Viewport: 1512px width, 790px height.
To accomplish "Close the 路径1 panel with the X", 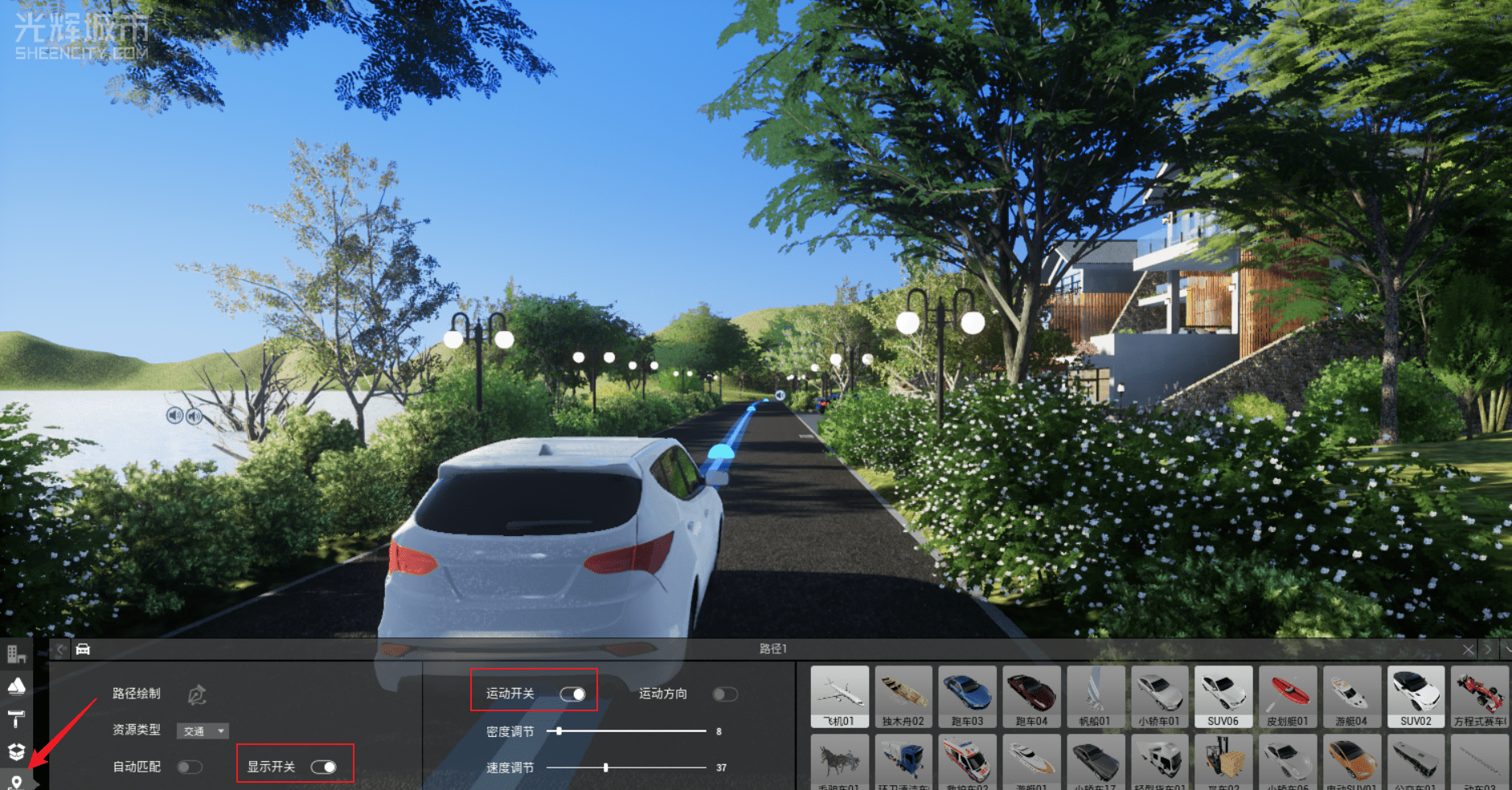I will click(x=1469, y=649).
